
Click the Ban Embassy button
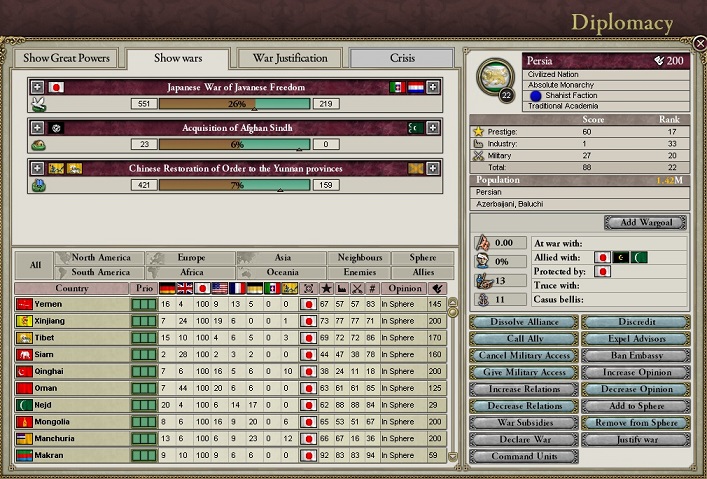tap(635, 356)
